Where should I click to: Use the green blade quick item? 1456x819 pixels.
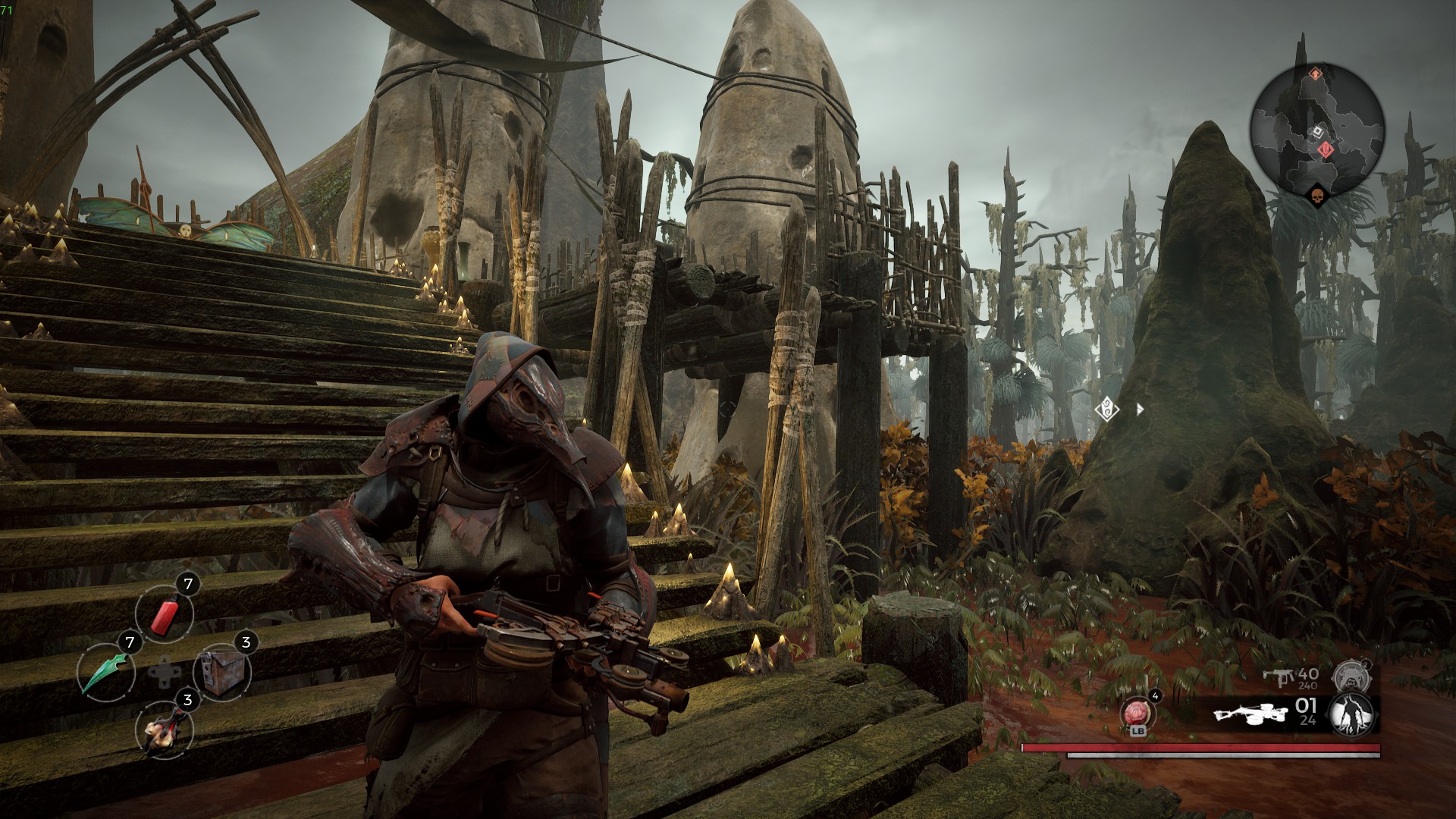[x=106, y=672]
